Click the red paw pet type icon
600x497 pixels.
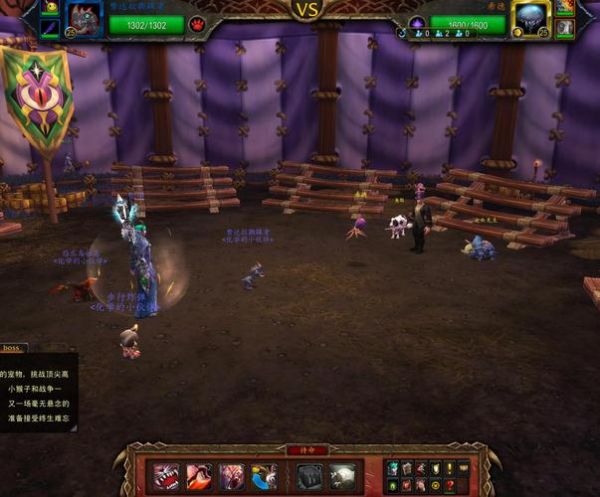click(197, 23)
